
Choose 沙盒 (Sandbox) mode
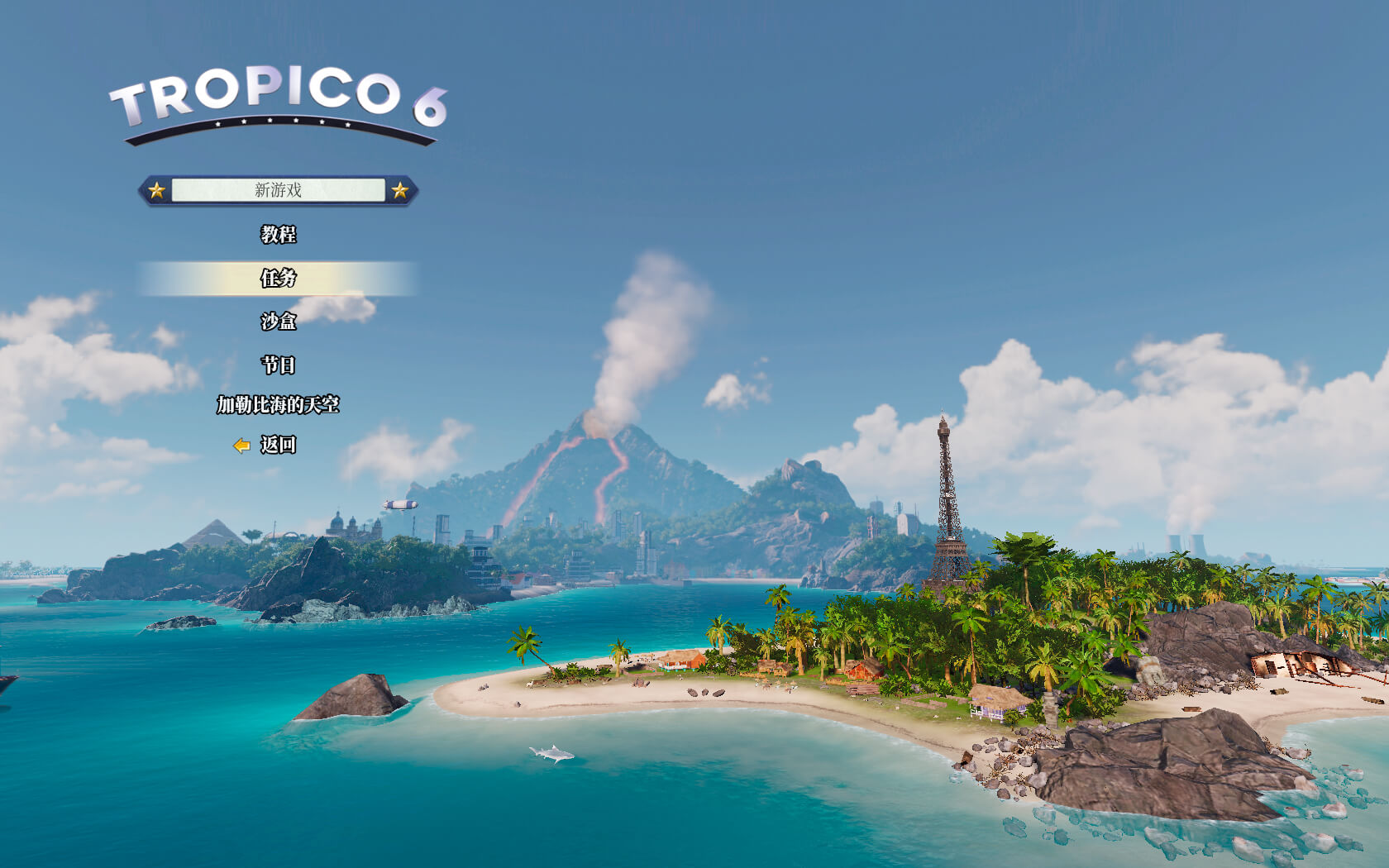tap(278, 322)
